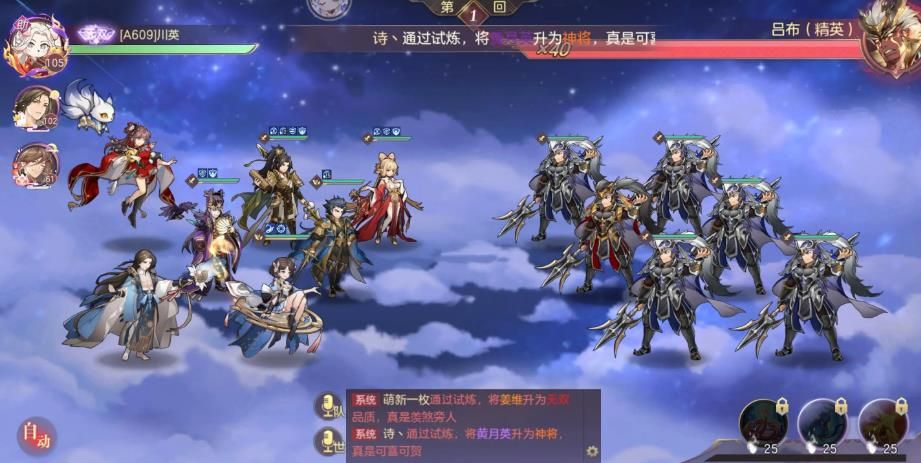The image size is (921, 463).
Task: Tap the last locked skill orb
Action: (x=882, y=423)
